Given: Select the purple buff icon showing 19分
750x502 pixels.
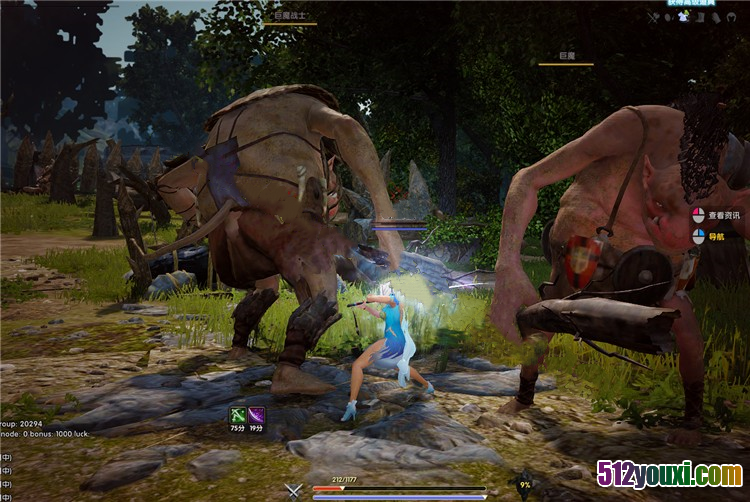Looking at the screenshot, I should pos(257,414).
